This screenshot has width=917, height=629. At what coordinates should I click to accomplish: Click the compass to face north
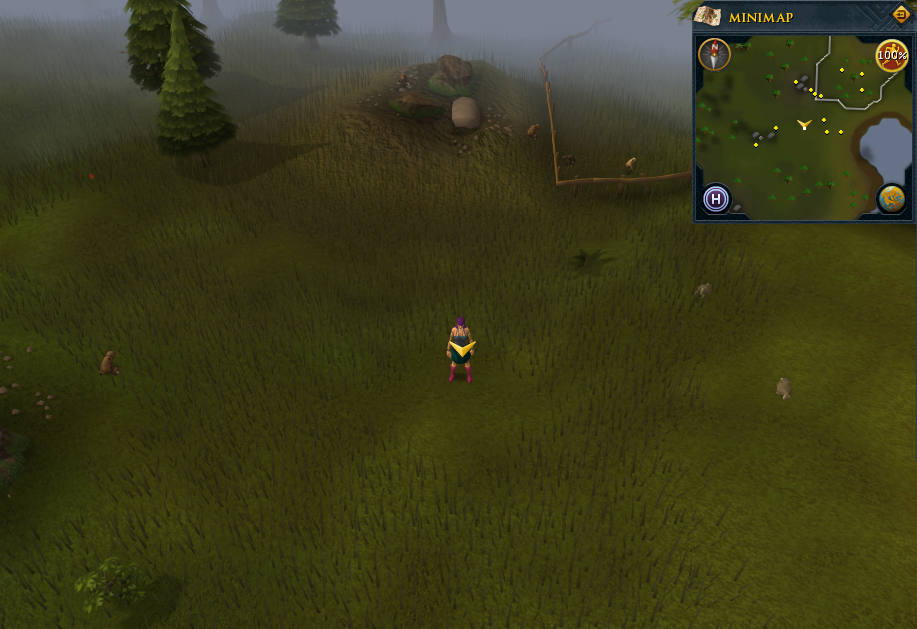pyautogui.click(x=714, y=54)
